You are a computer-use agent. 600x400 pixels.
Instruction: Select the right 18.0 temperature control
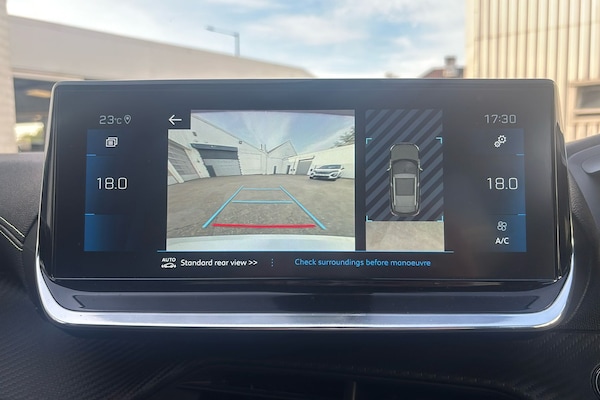501,184
